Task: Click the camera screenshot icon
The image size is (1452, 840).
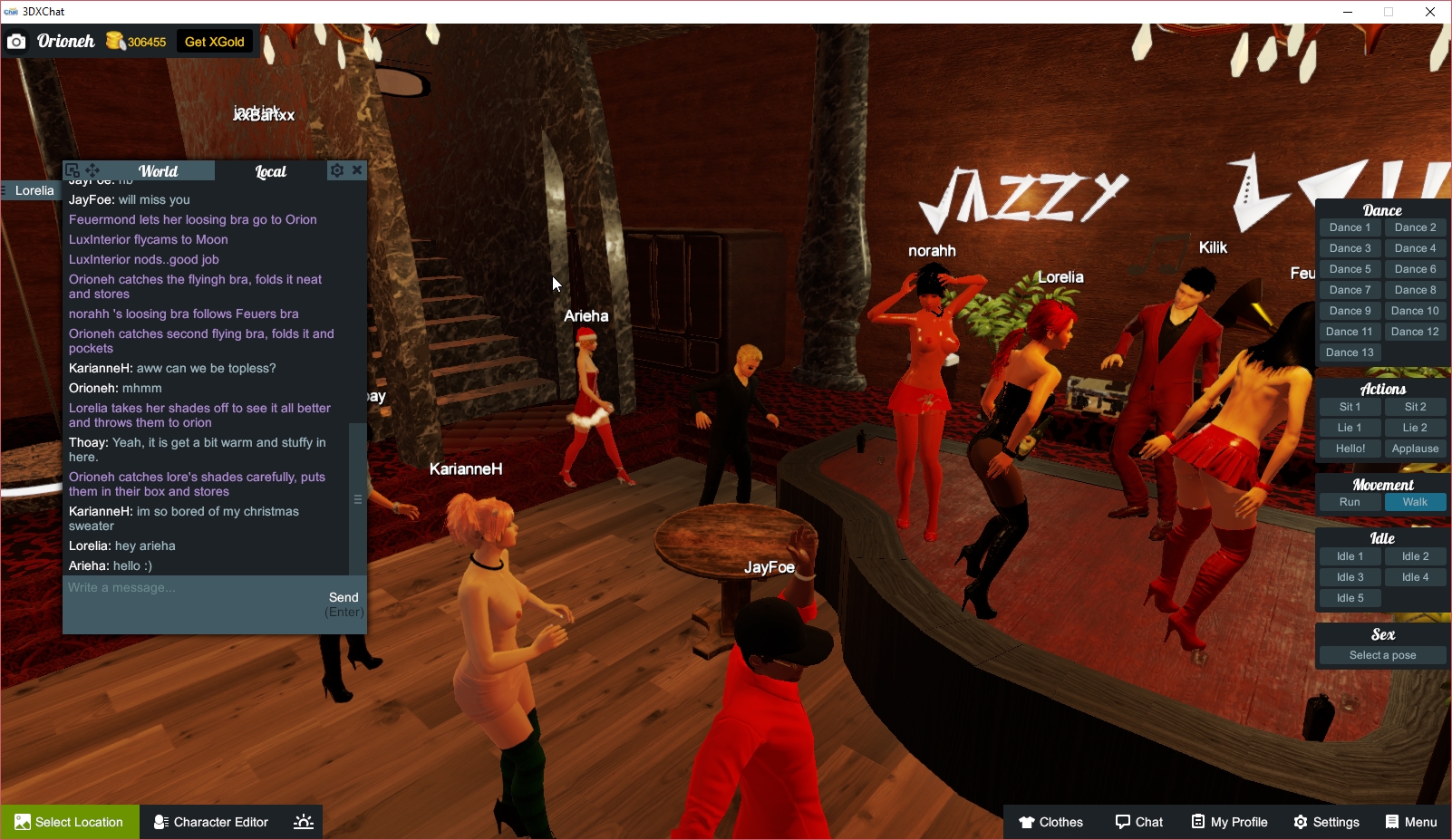Action: click(x=16, y=42)
